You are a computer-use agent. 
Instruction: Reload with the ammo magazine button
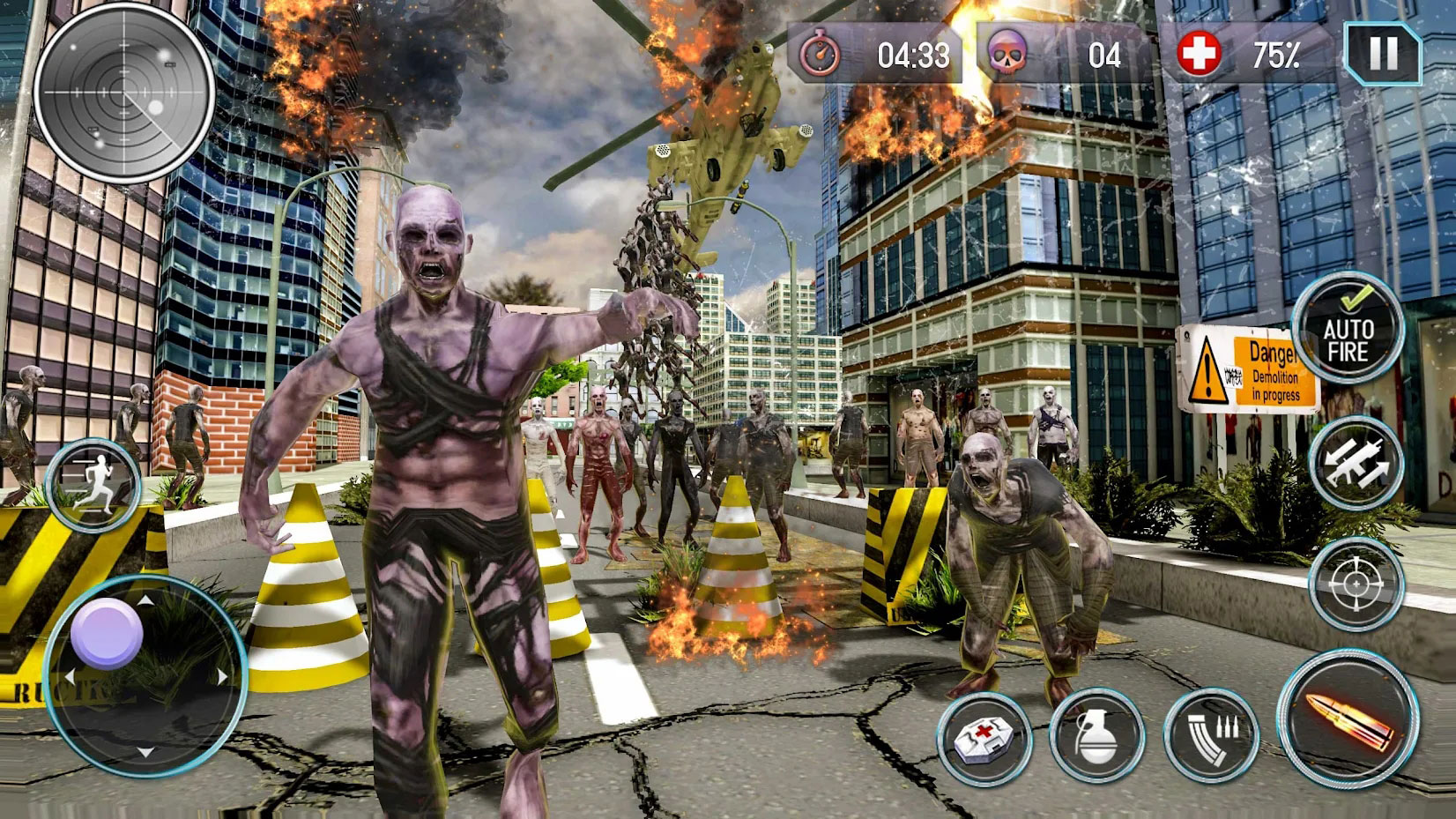1211,735
